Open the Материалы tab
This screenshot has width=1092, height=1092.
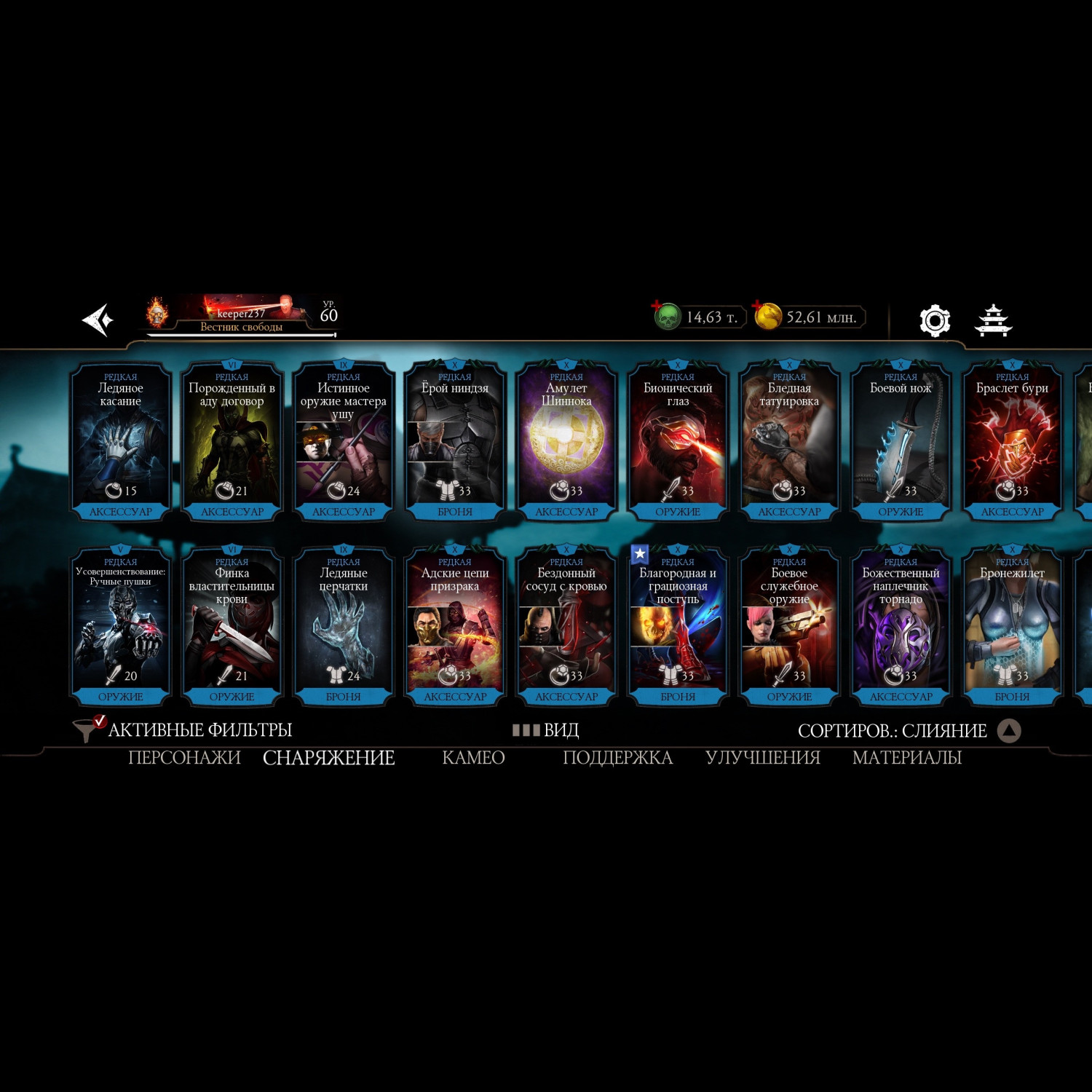(906, 758)
